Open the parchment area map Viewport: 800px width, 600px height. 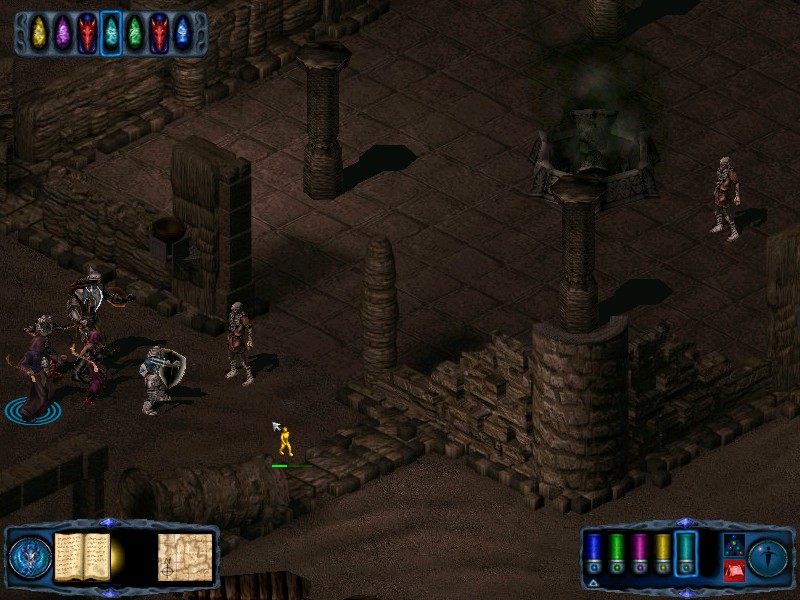pyautogui.click(x=185, y=557)
